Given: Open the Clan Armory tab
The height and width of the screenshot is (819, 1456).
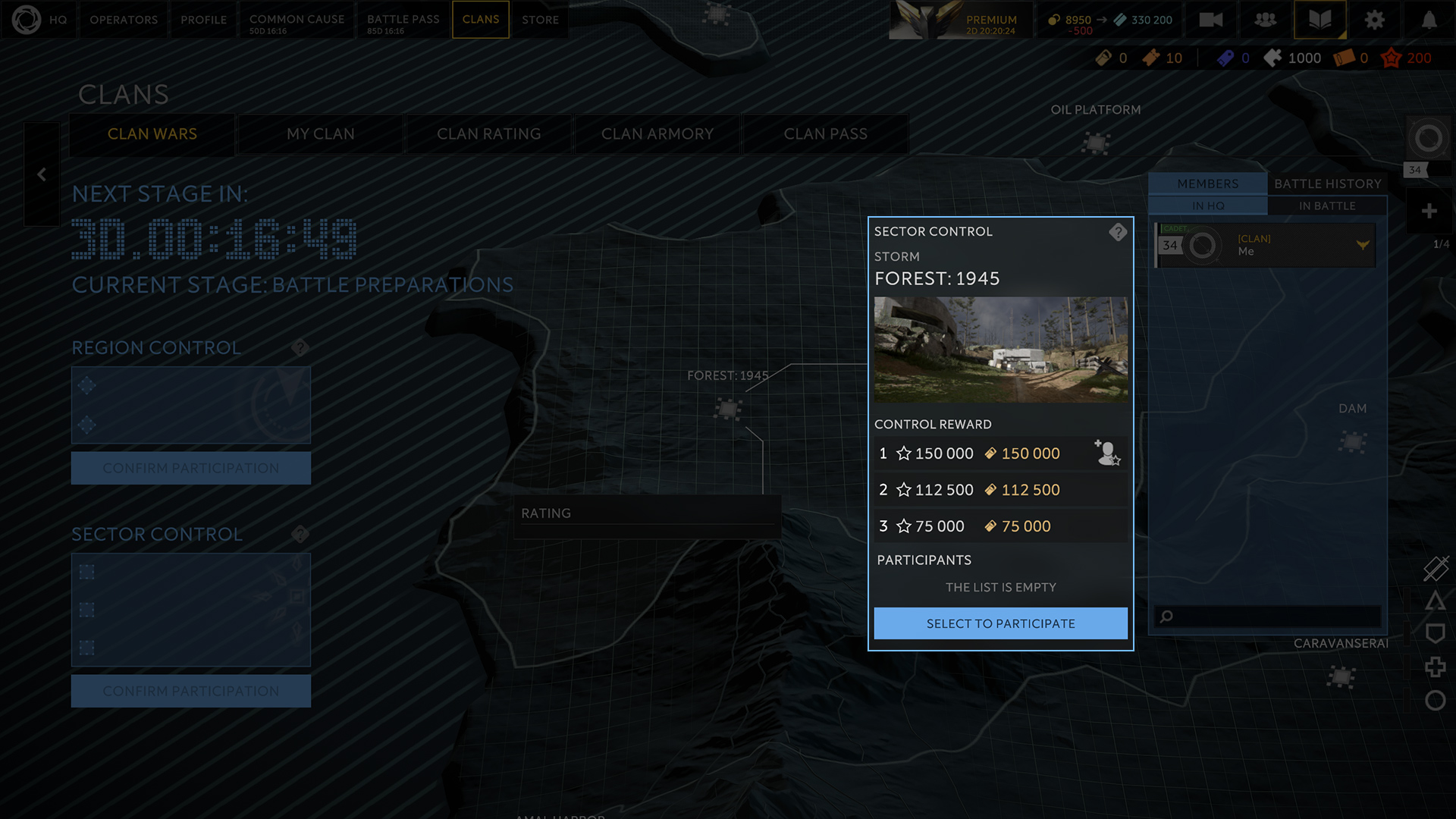Looking at the screenshot, I should 657,134.
